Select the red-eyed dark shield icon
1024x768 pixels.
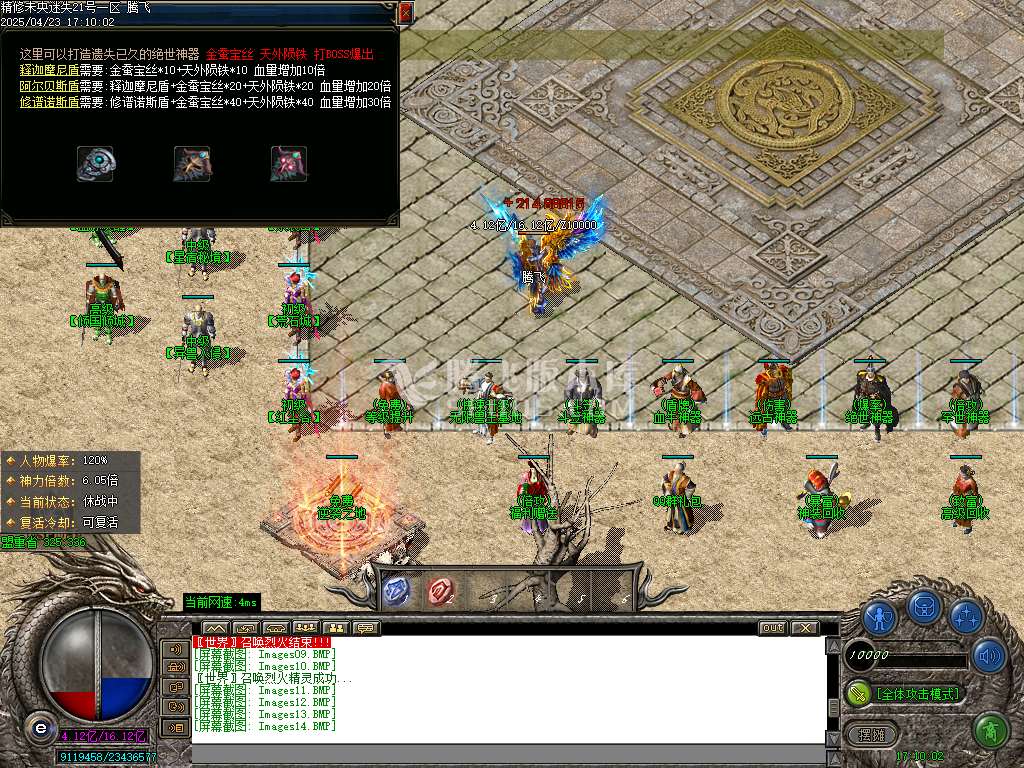click(x=288, y=164)
